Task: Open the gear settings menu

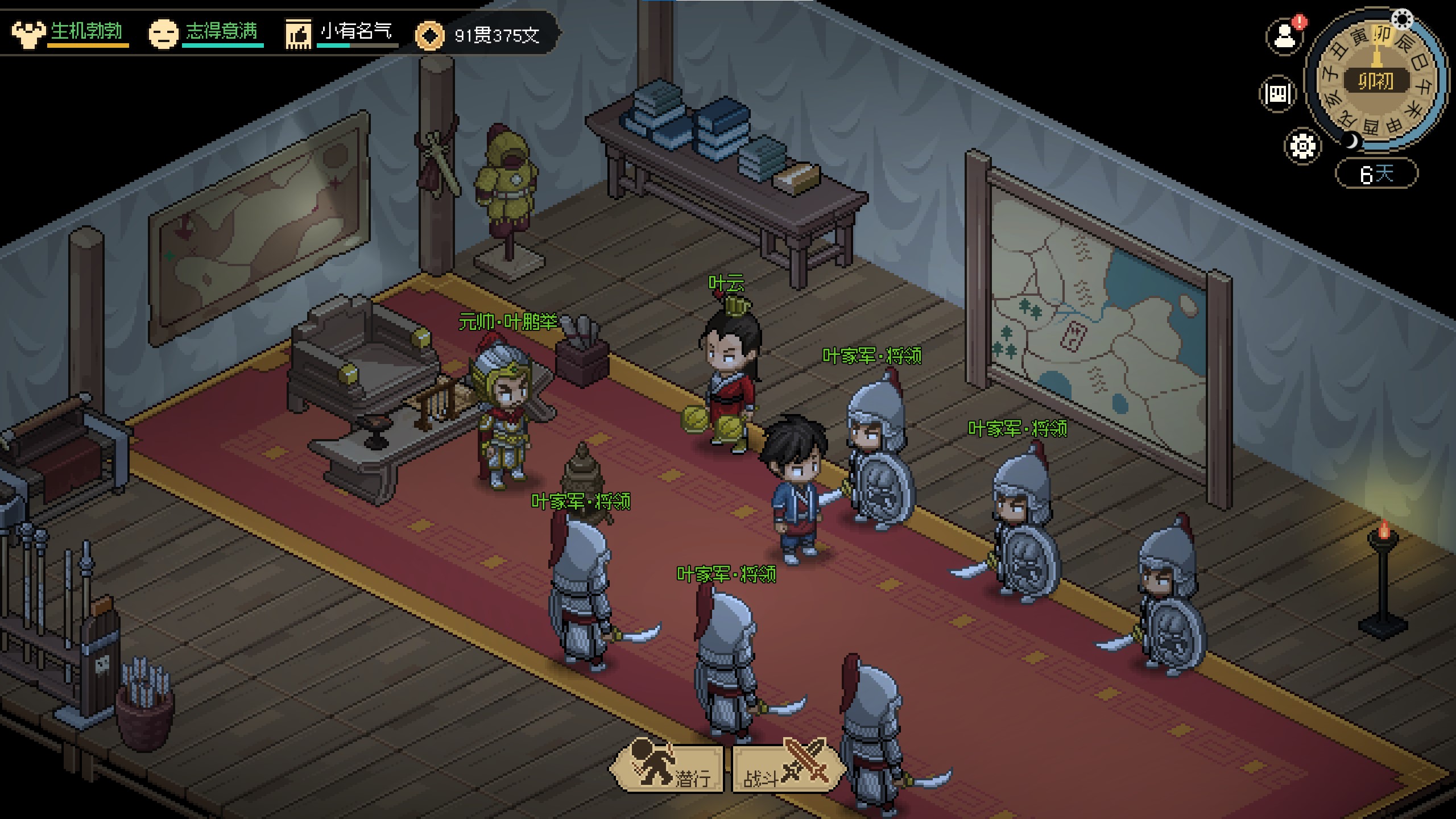Action: (1302, 146)
